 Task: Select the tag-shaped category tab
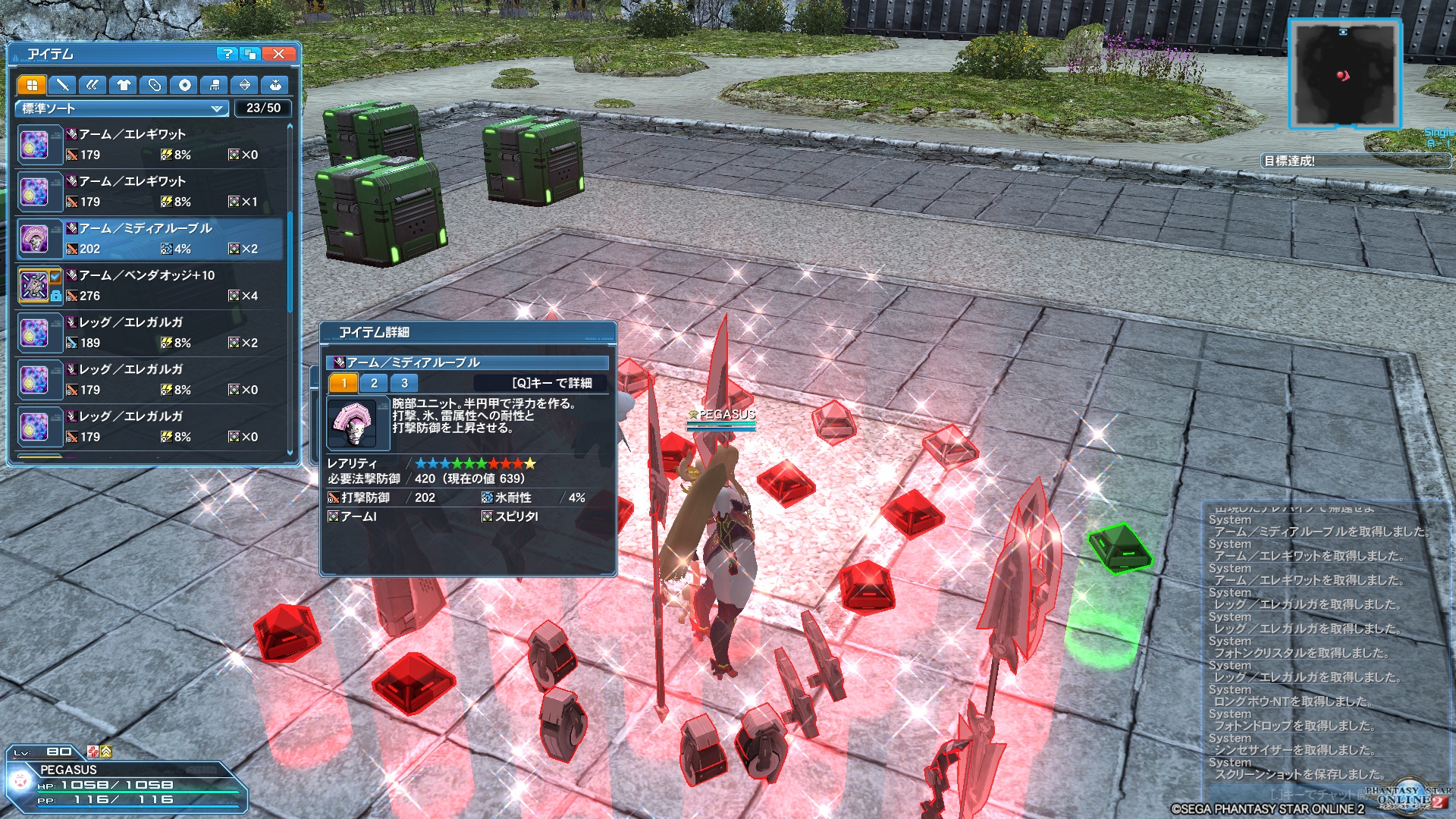[154, 85]
